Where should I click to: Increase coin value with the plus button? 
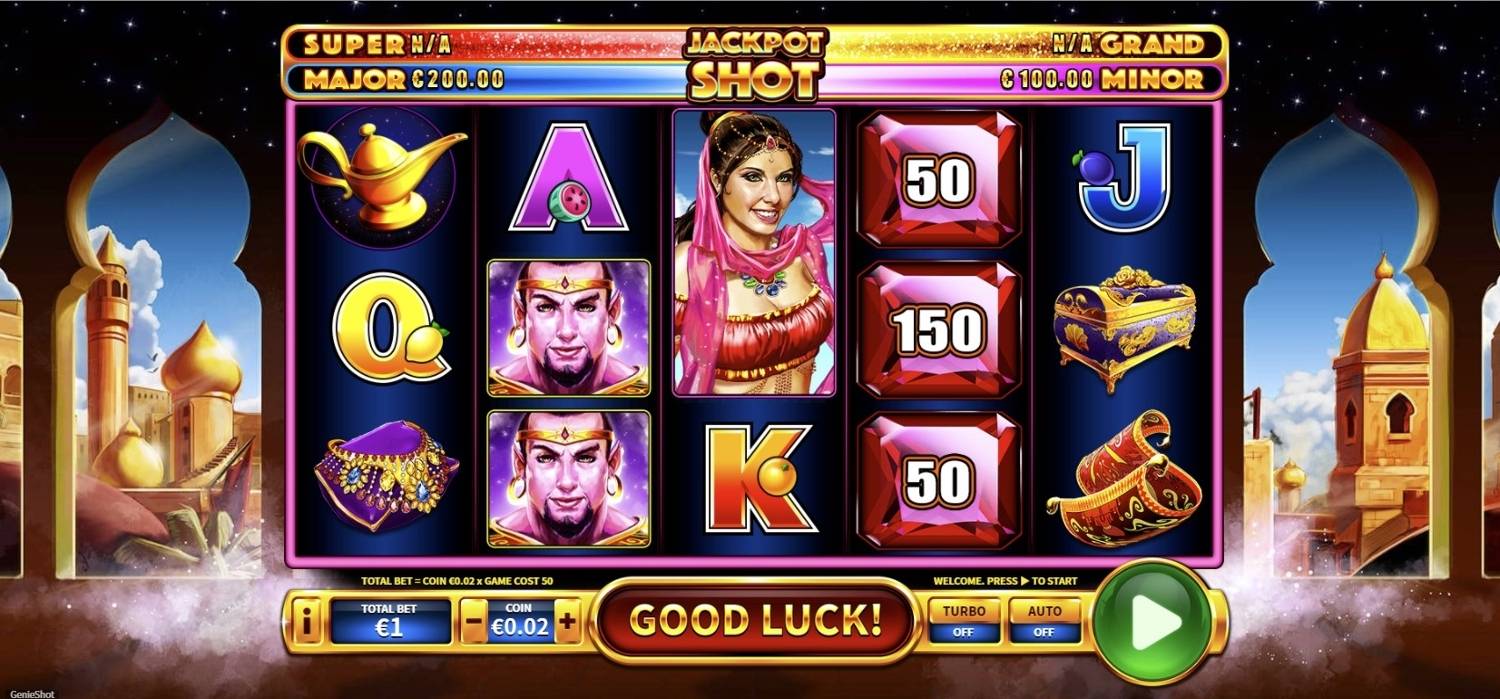tap(567, 623)
